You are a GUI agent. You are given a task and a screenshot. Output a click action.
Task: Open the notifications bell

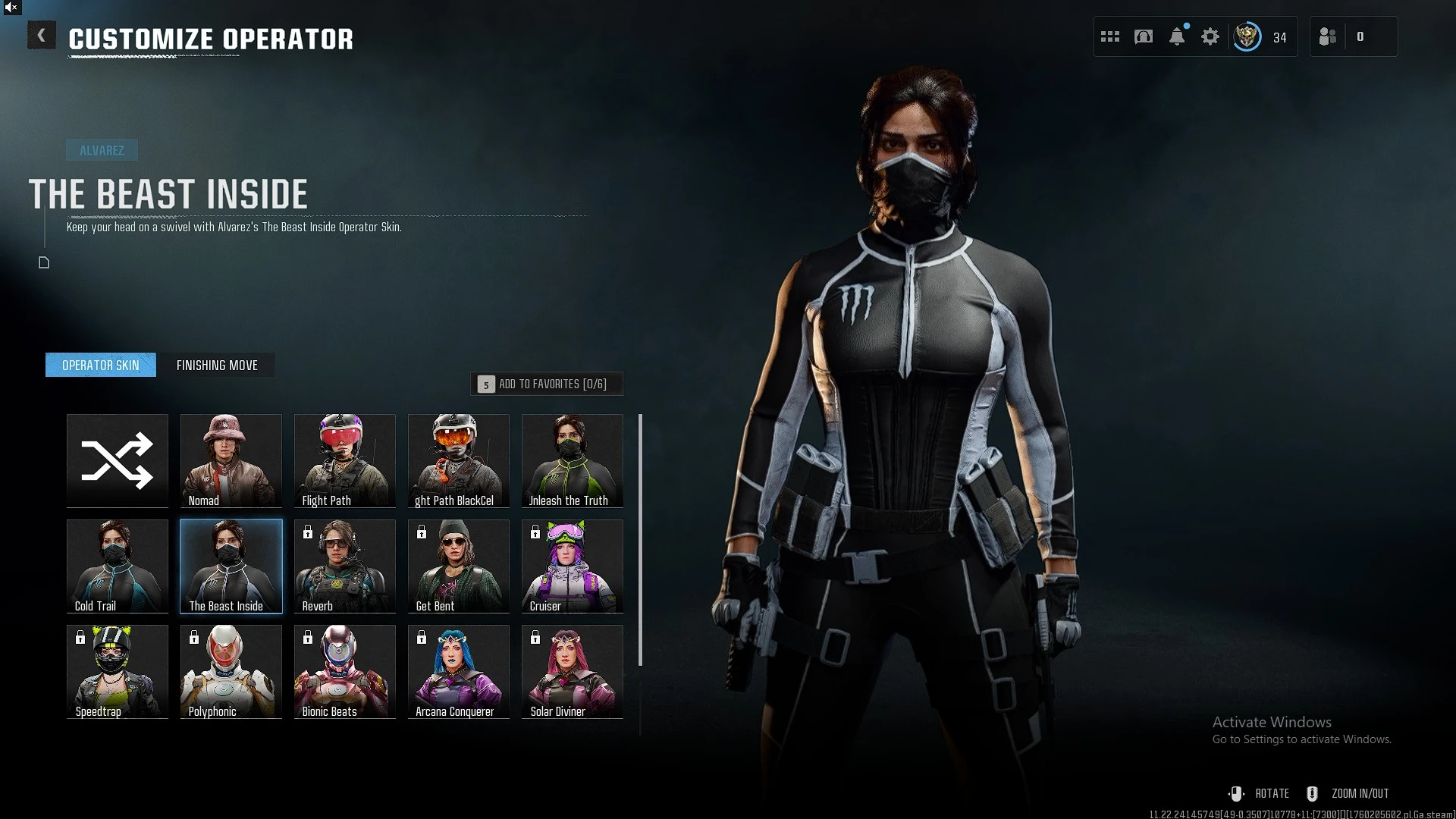tap(1176, 36)
